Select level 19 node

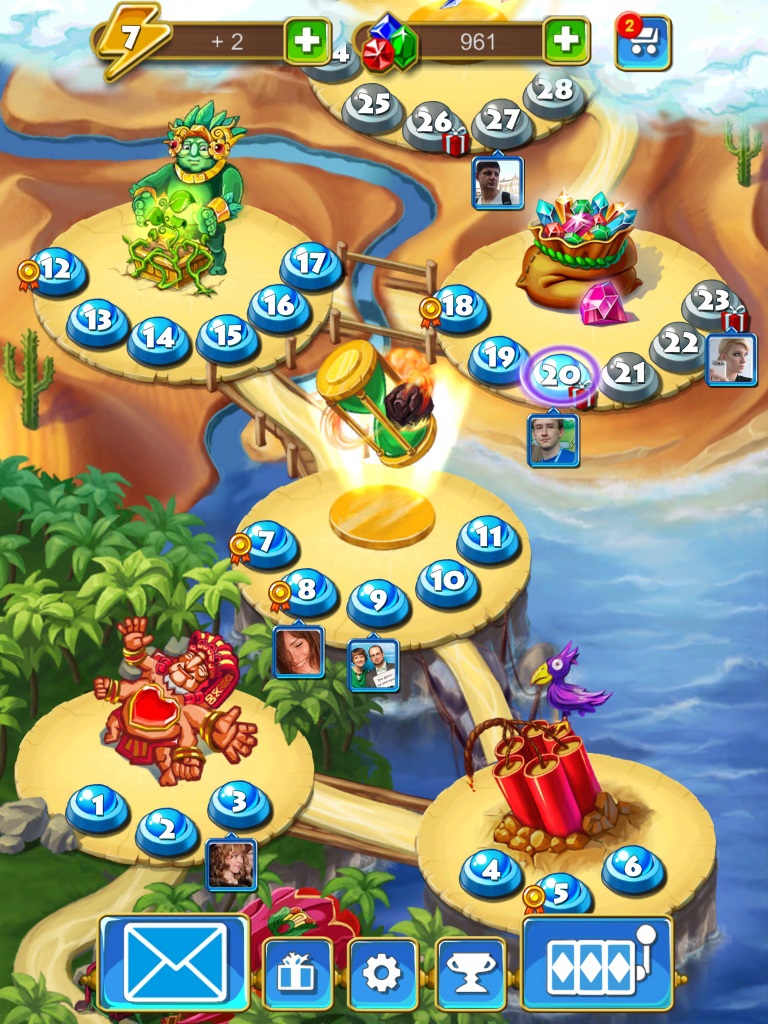tap(498, 357)
